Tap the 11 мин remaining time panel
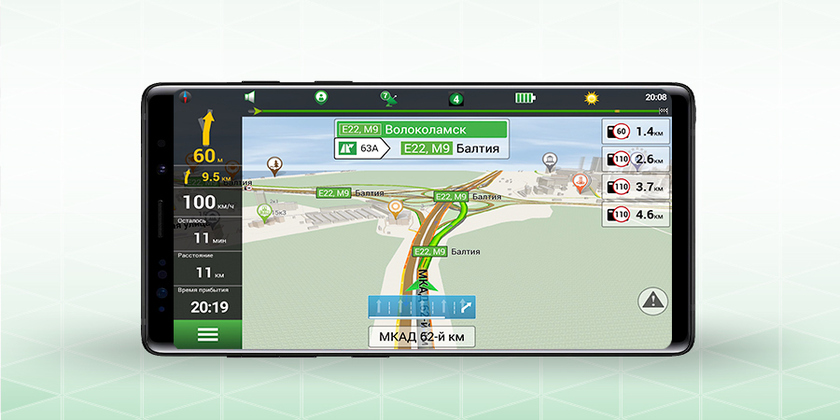 tap(208, 234)
